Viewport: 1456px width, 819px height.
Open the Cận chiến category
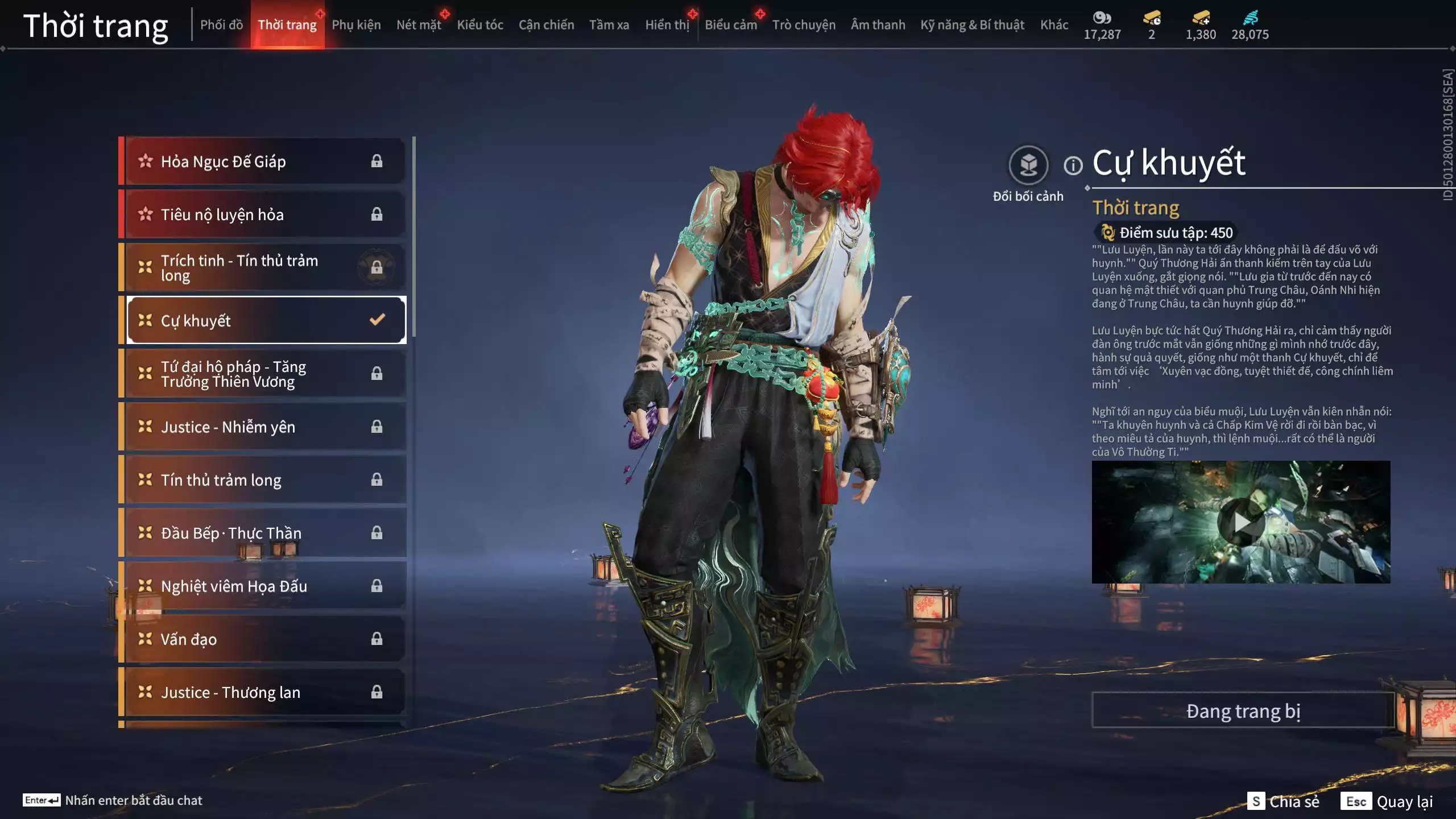[x=546, y=25]
